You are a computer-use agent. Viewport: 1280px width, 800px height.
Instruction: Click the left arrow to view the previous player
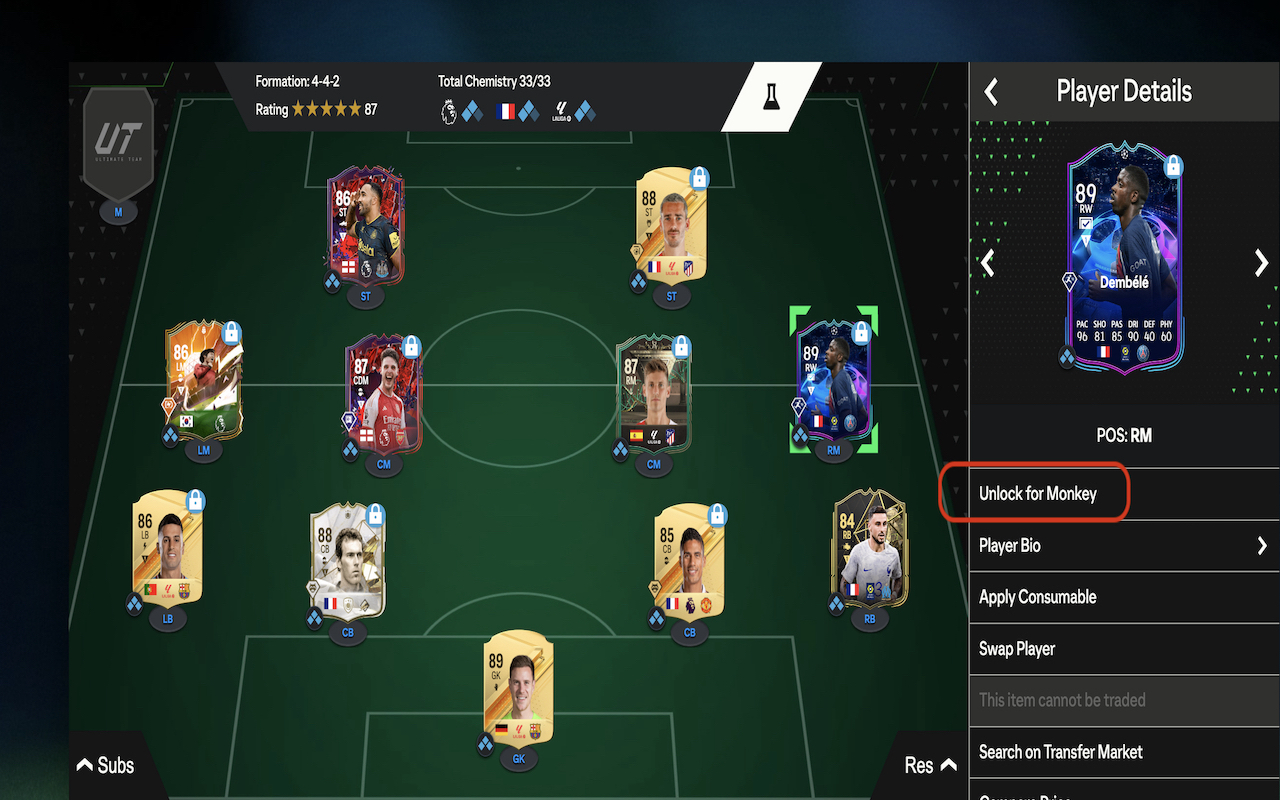987,262
